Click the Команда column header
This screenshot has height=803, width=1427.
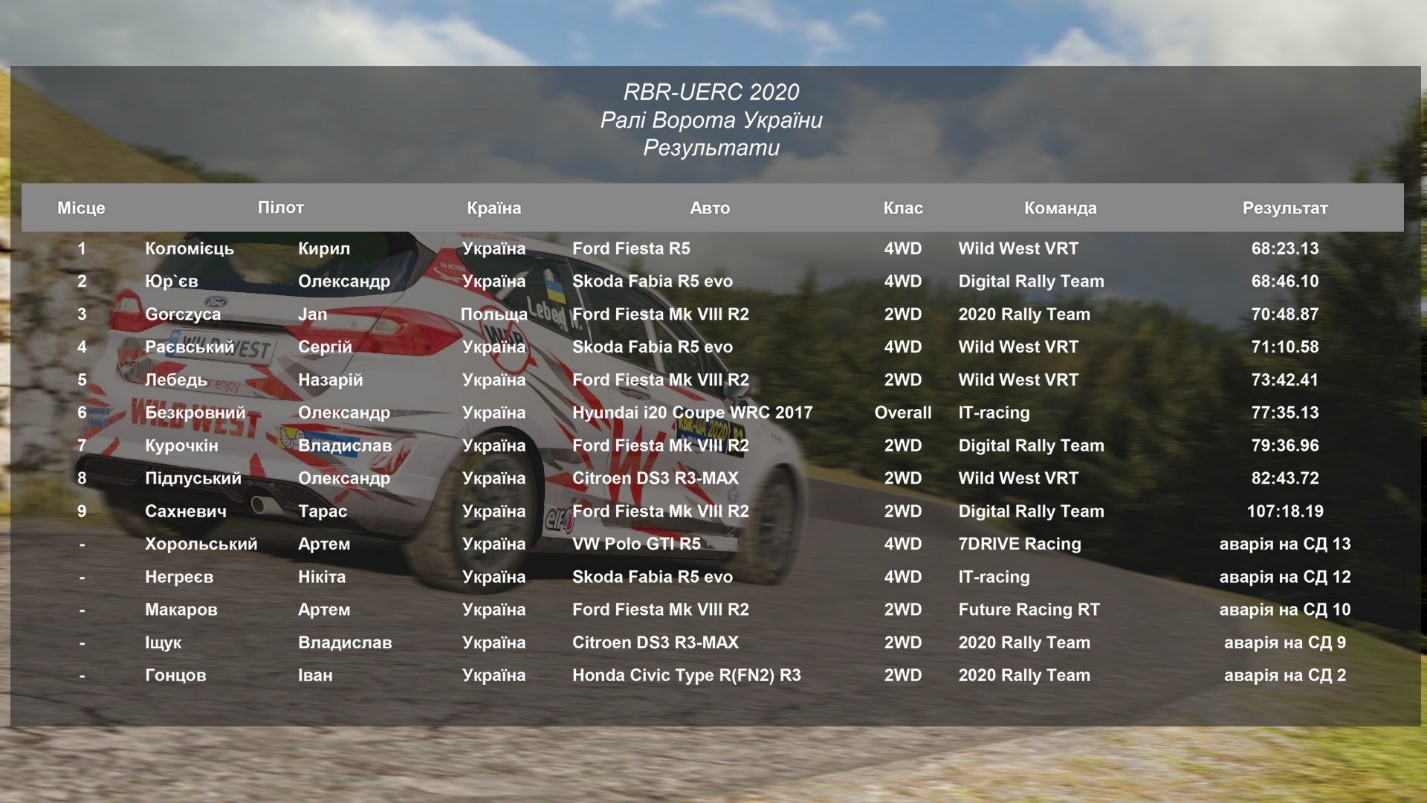(x=1060, y=208)
